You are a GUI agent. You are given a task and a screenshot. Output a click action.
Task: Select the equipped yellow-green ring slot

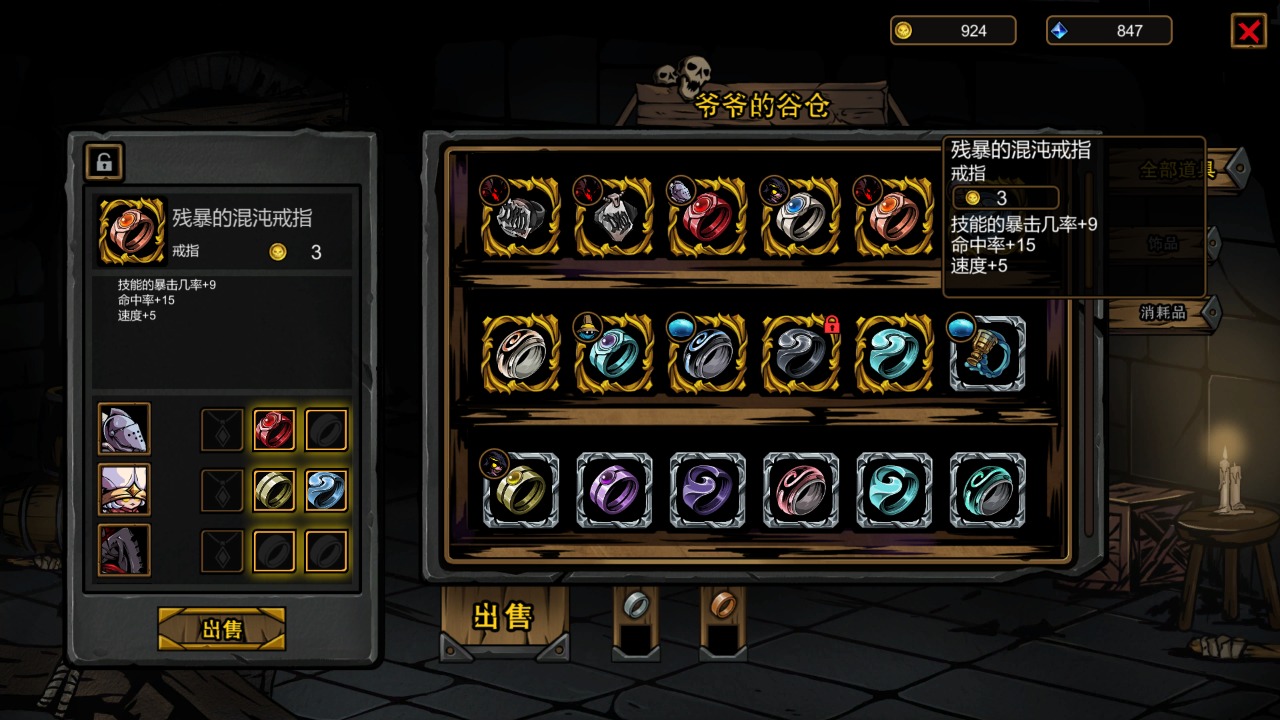274,491
